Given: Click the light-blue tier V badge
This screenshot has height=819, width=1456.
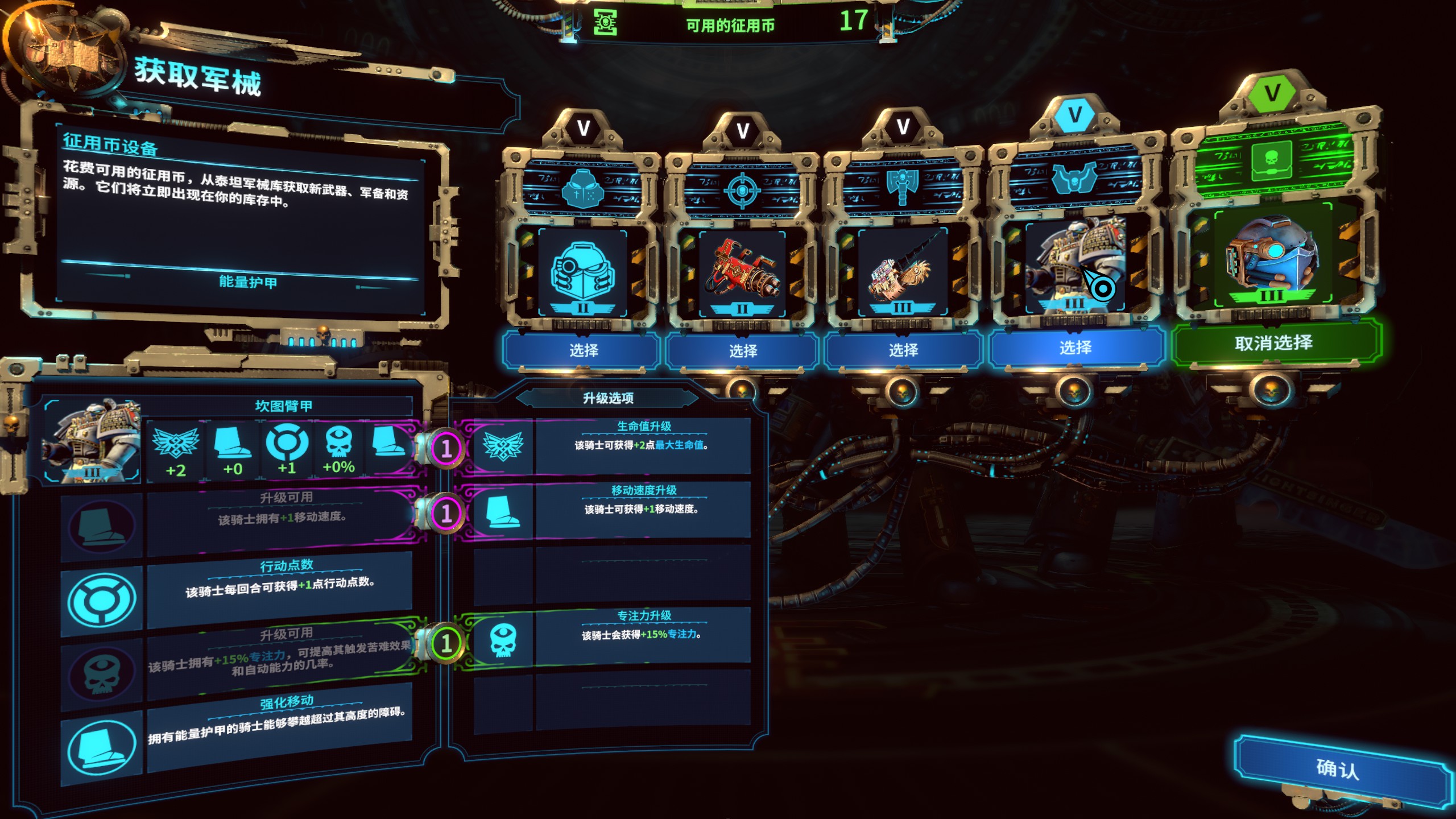Looking at the screenshot, I should (x=1074, y=115).
